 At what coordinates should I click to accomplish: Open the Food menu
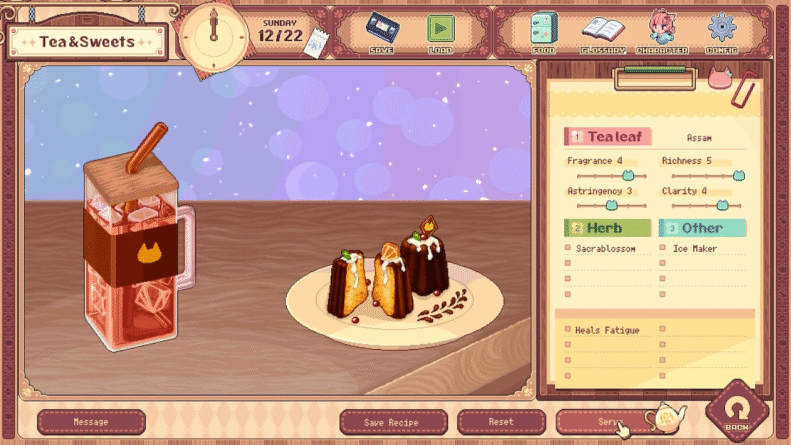[x=545, y=32]
